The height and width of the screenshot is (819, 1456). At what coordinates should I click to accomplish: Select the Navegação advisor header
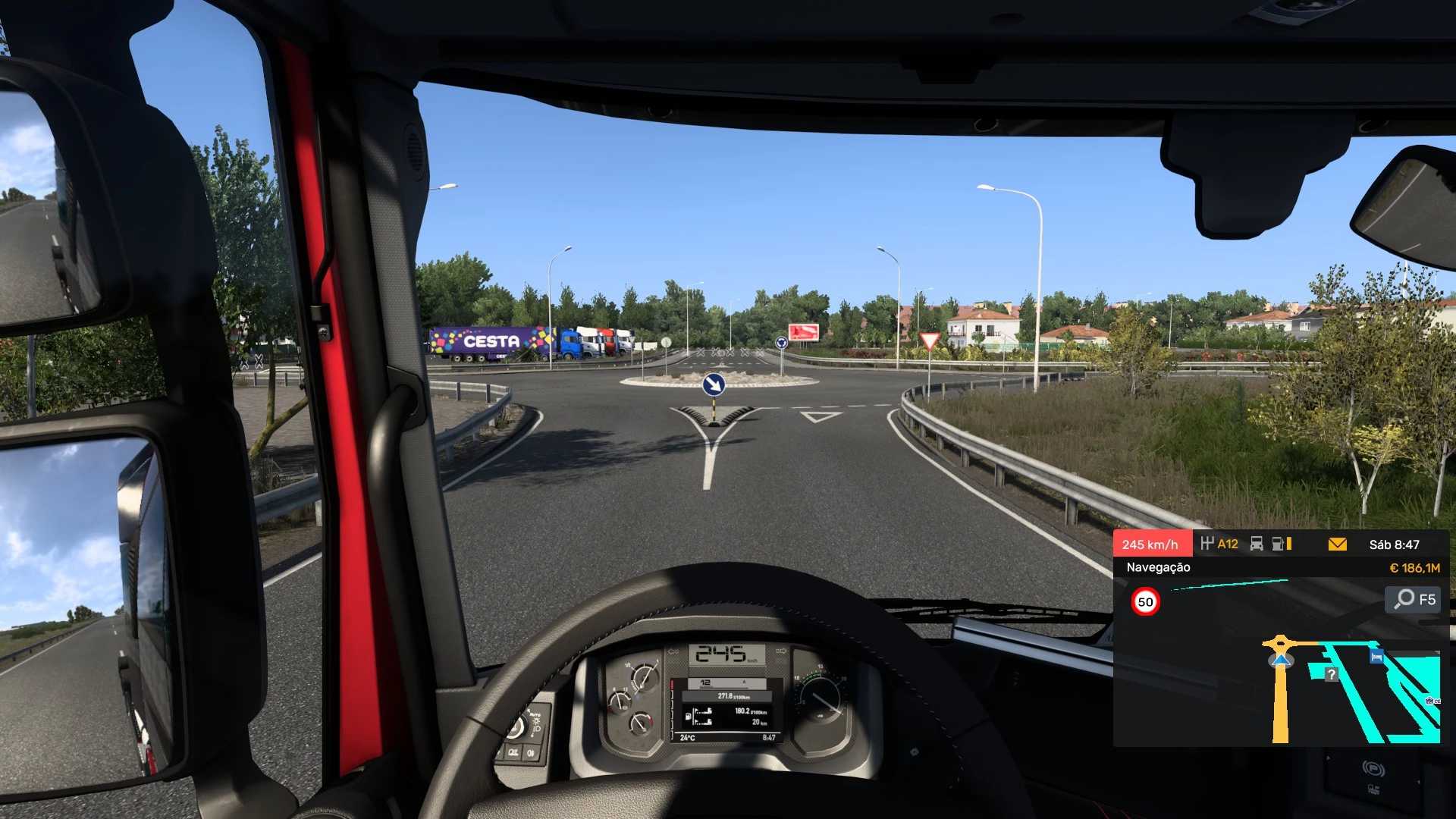point(1158,567)
